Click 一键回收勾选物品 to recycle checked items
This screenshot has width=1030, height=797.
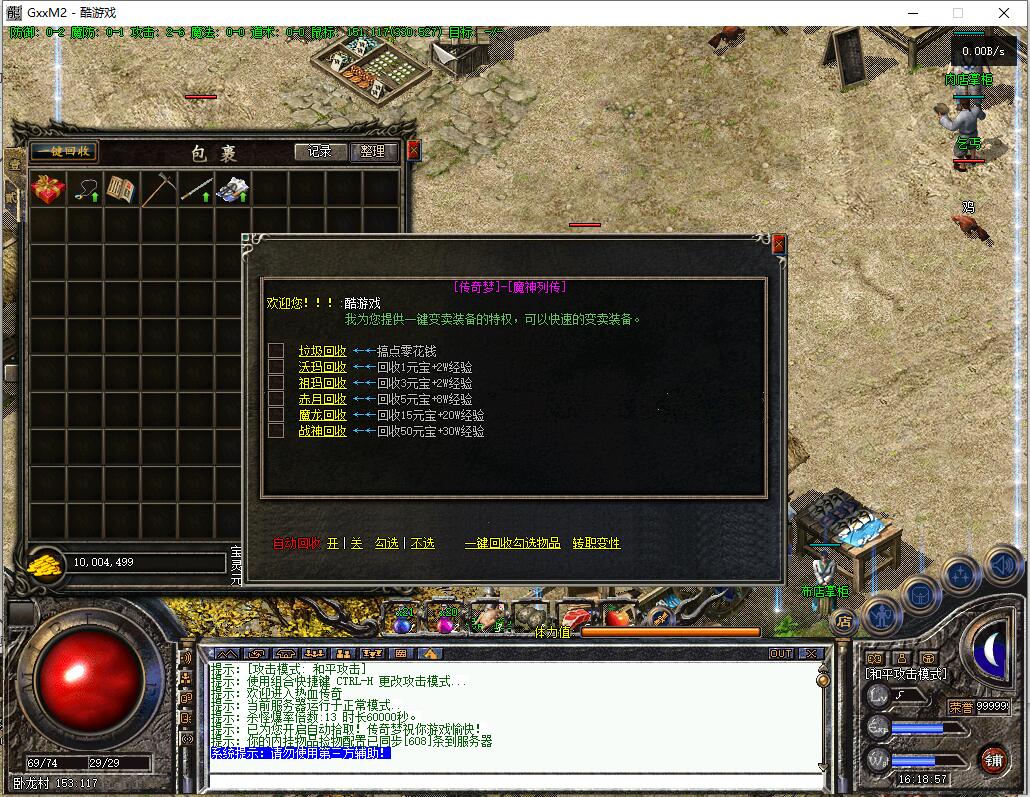[512, 543]
